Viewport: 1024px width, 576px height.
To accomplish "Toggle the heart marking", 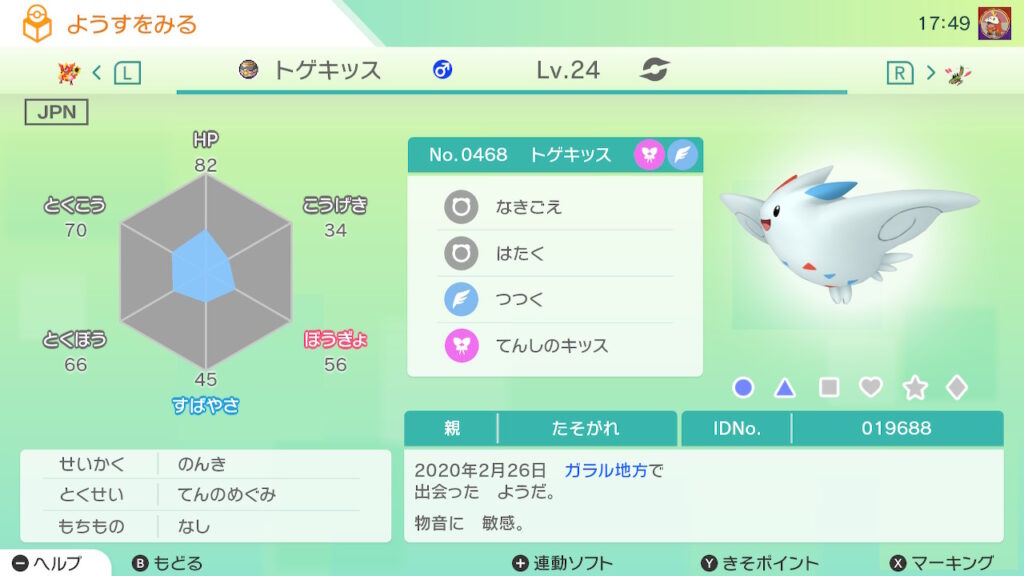I will [x=871, y=388].
